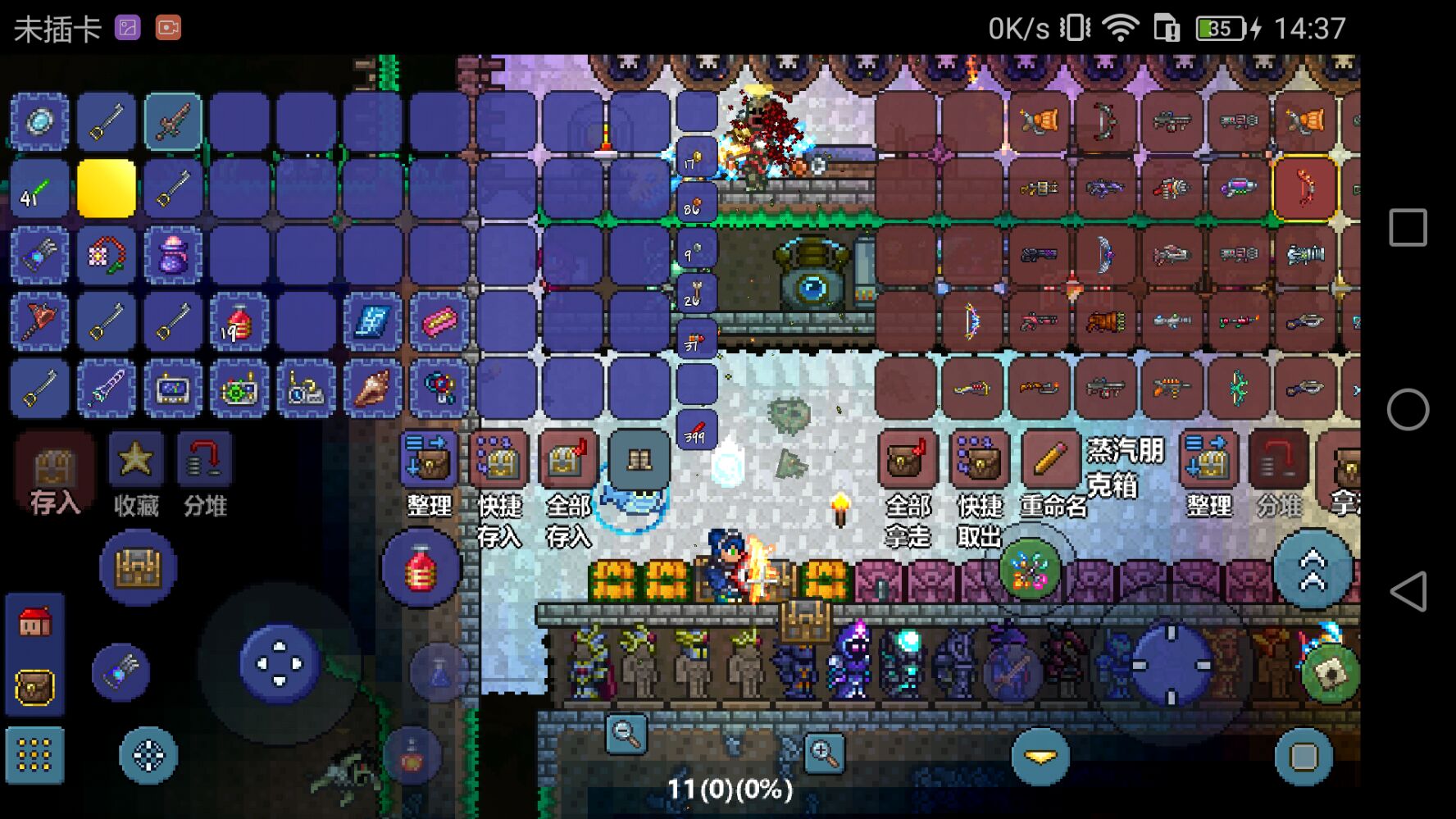Open the yellow grid menu button

click(34, 755)
